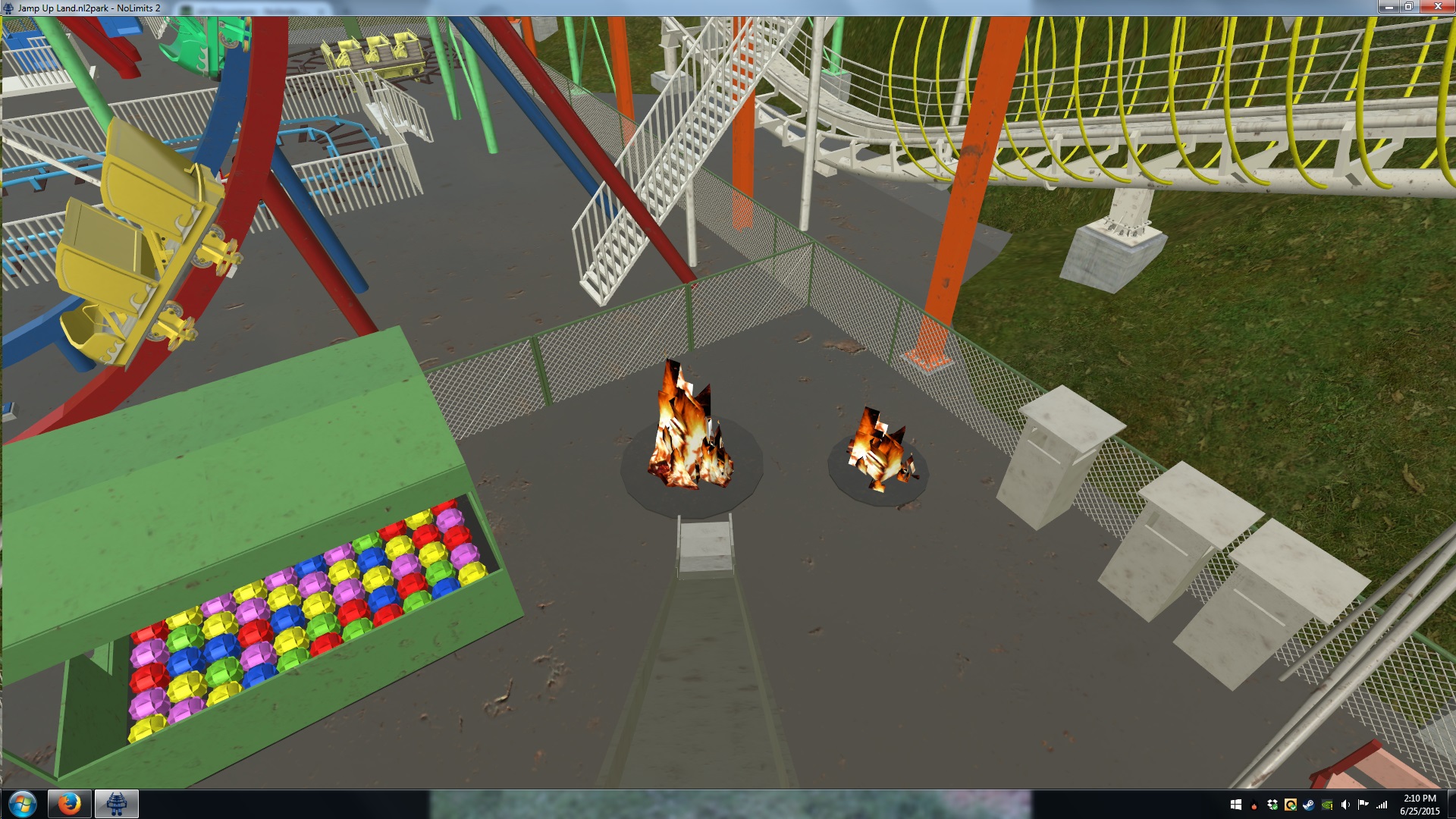Close the NoLimits 2 window
This screenshot has height=819, width=1456.
tap(1436, 7)
